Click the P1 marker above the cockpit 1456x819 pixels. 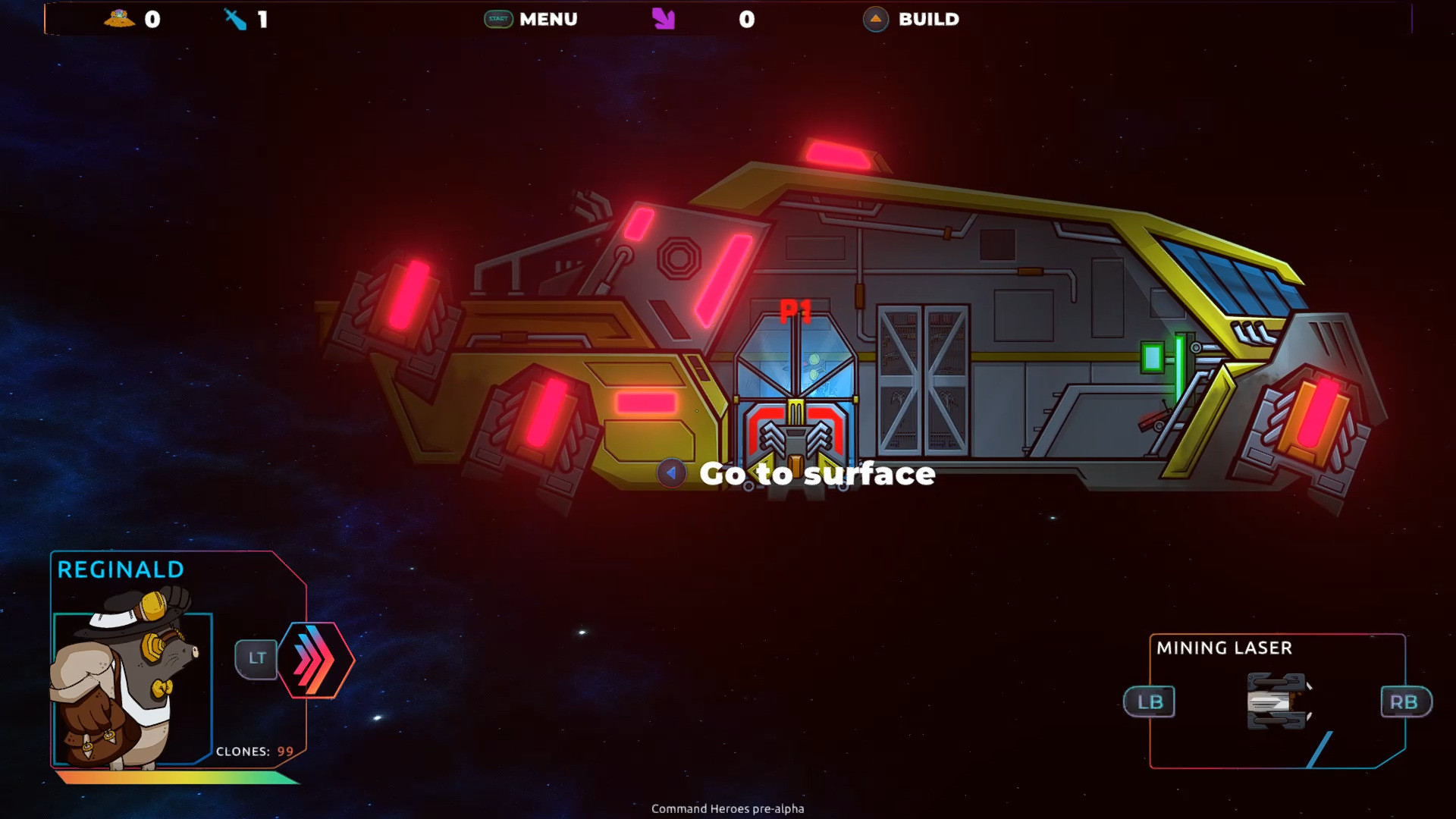(795, 309)
